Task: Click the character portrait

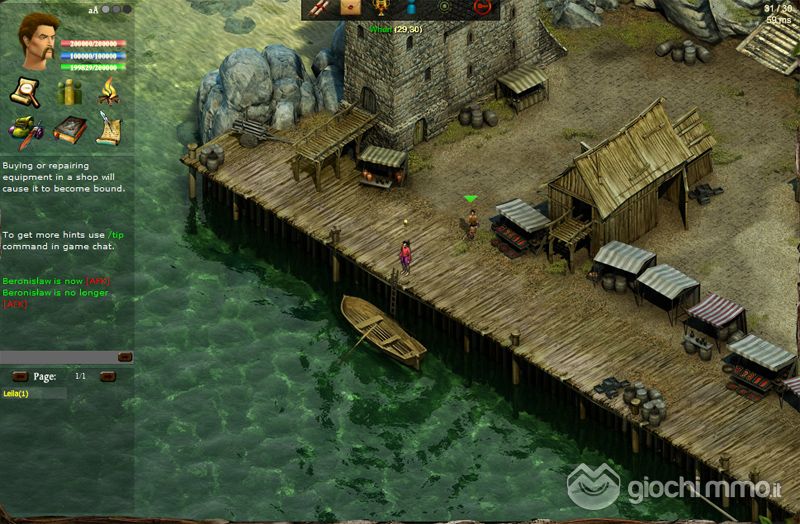Action: pyautogui.click(x=37, y=41)
